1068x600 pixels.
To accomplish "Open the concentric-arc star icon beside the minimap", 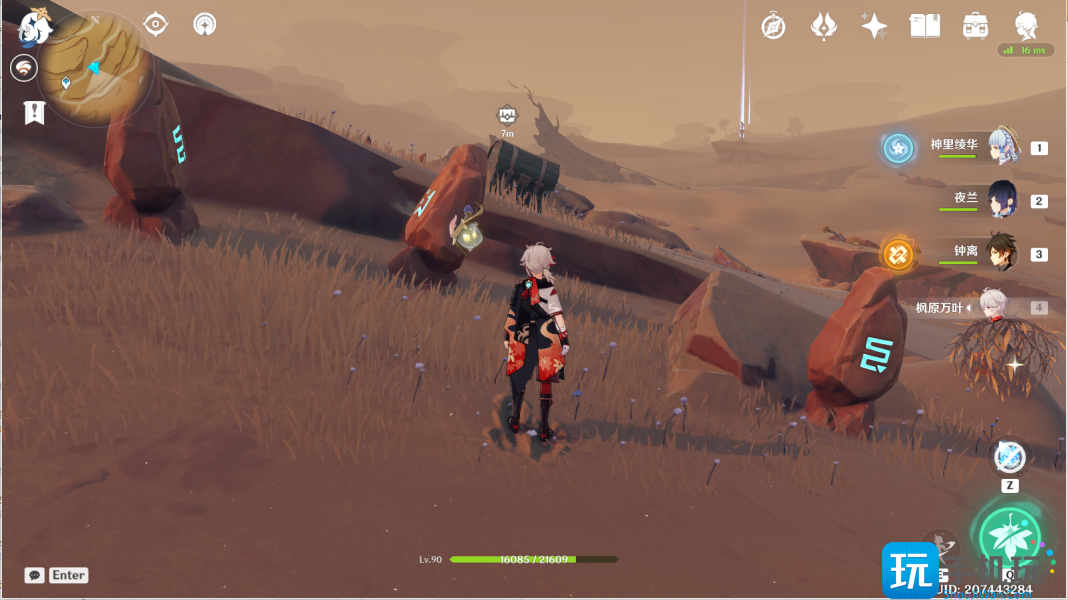I will (x=205, y=24).
